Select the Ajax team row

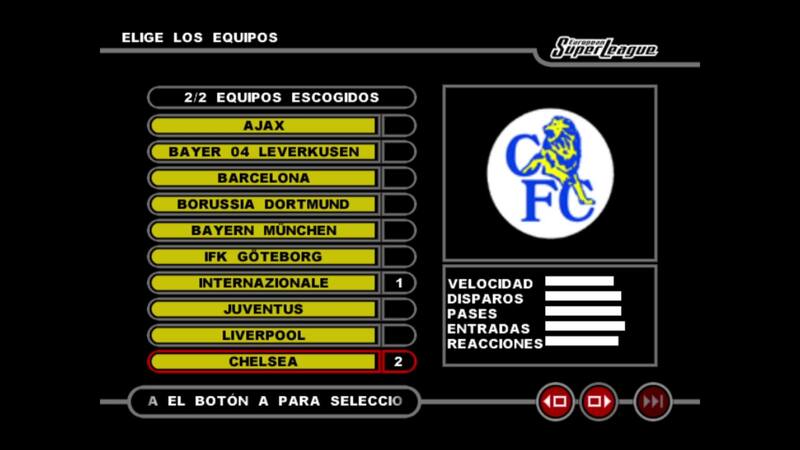tap(264, 126)
